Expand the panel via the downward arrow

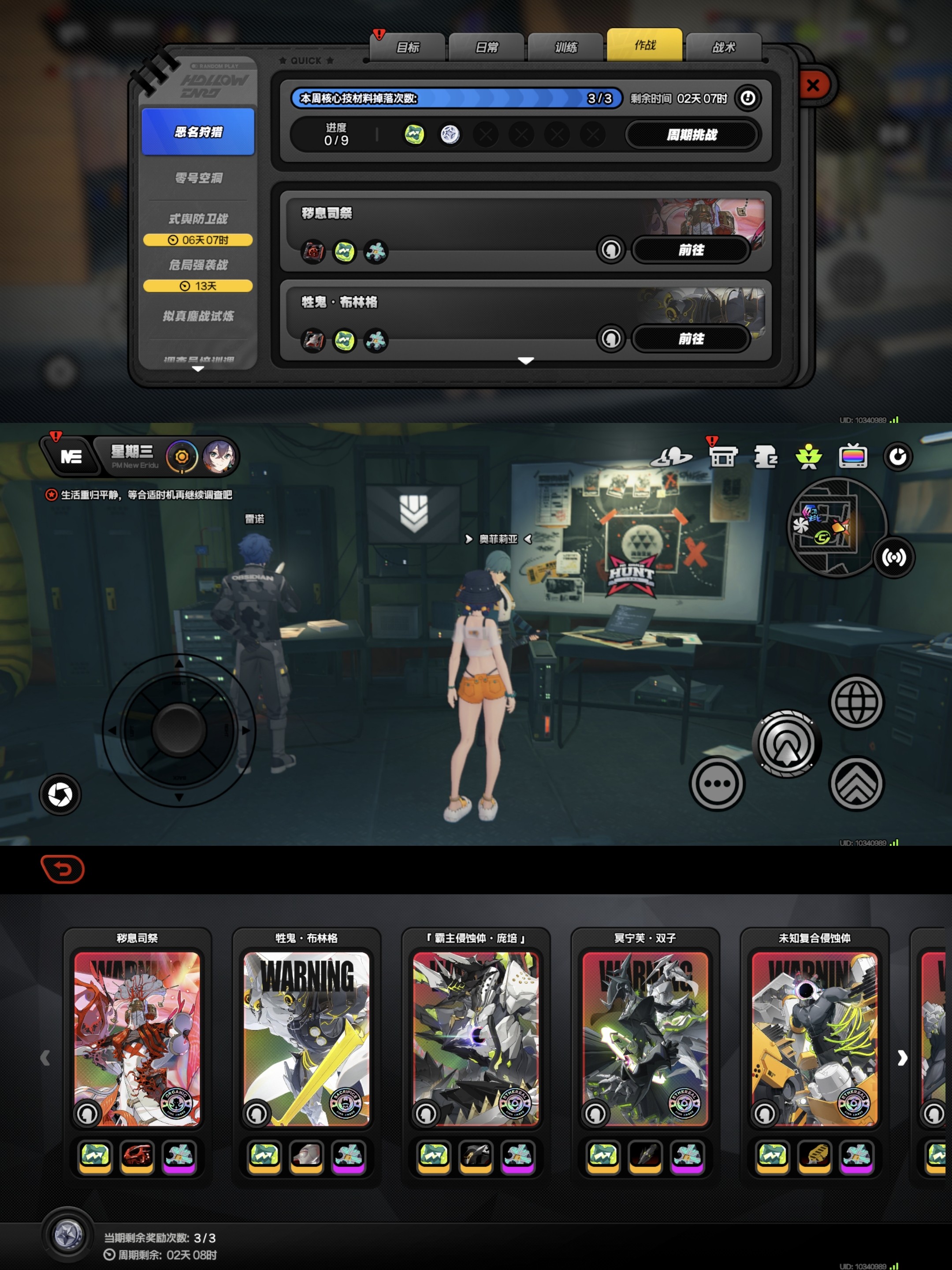tap(526, 362)
